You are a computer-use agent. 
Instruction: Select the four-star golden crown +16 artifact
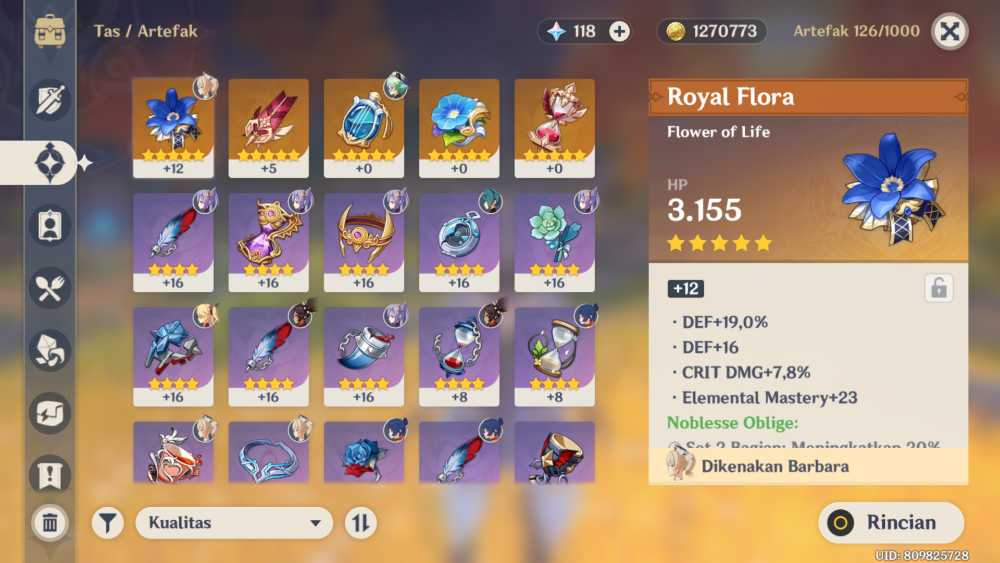(363, 240)
